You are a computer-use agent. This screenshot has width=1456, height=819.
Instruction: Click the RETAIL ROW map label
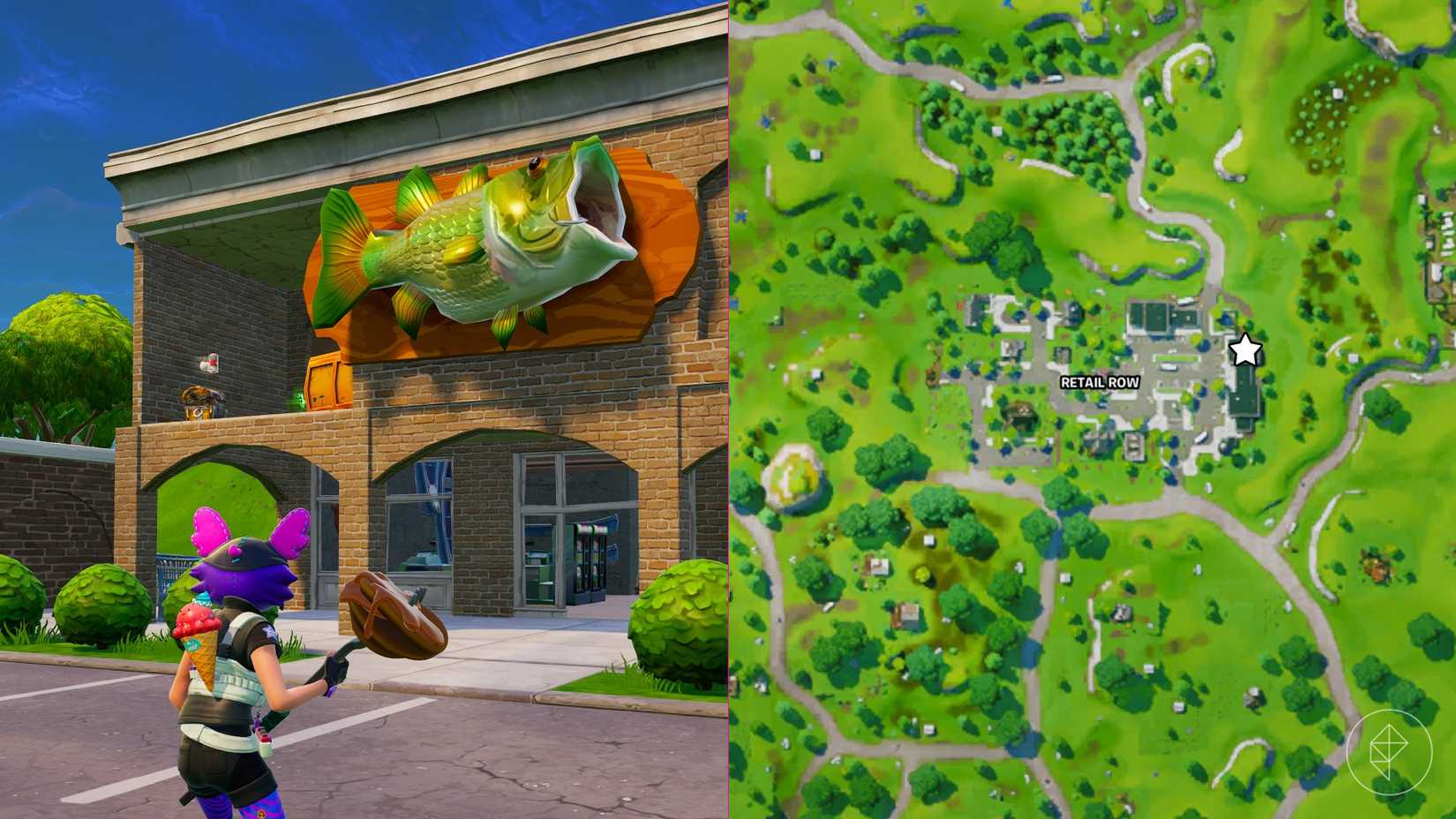tap(1099, 383)
